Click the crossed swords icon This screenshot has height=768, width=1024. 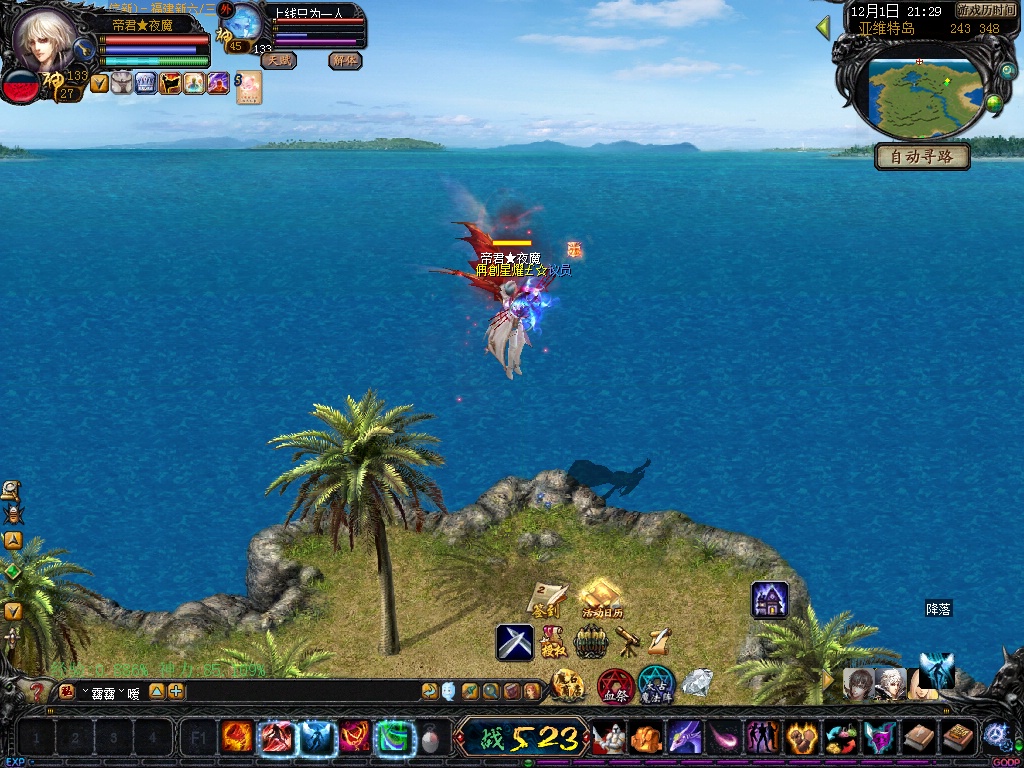(x=515, y=642)
